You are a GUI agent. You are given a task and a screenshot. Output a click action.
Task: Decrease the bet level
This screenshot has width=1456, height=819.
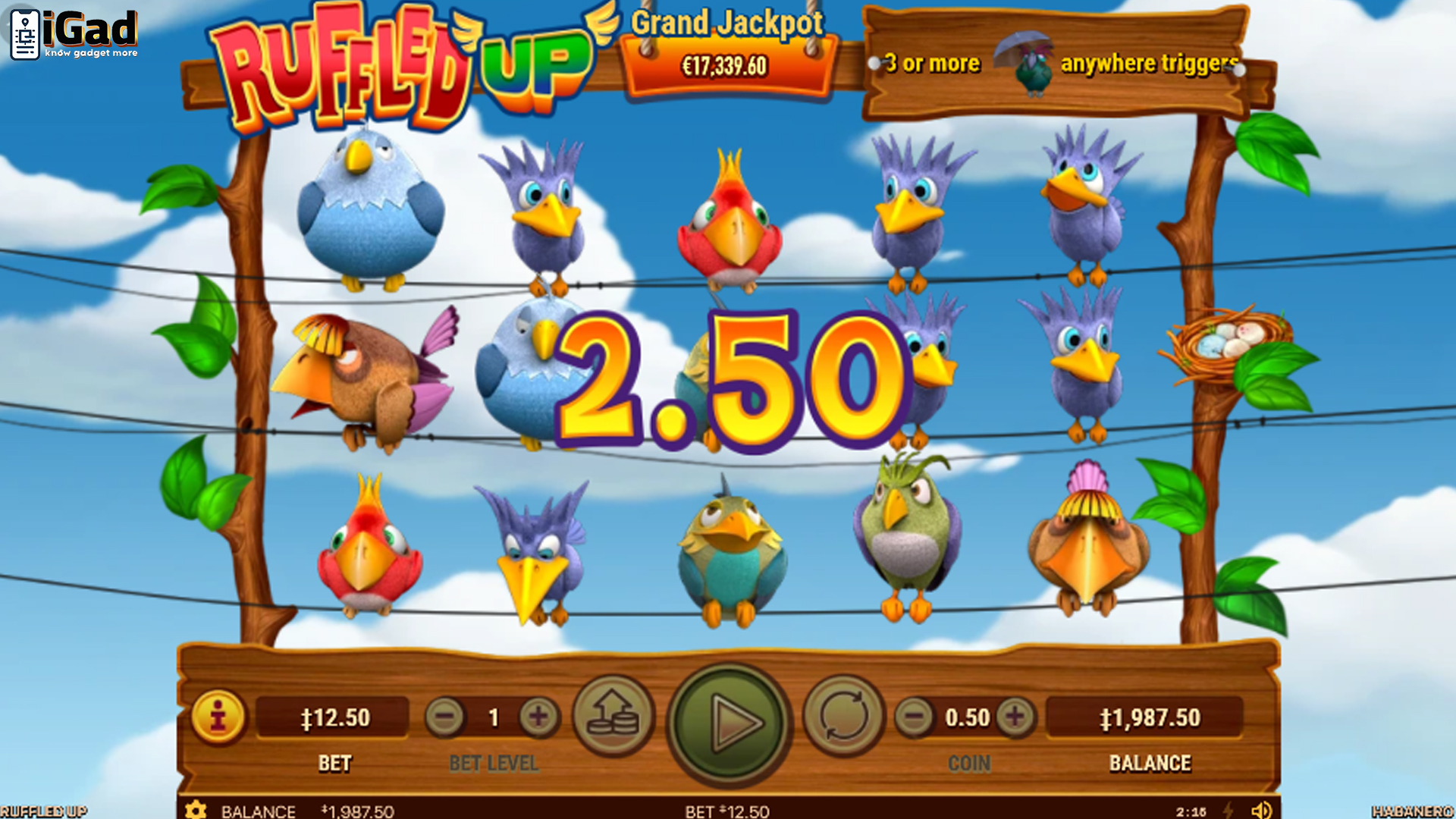[x=445, y=717]
